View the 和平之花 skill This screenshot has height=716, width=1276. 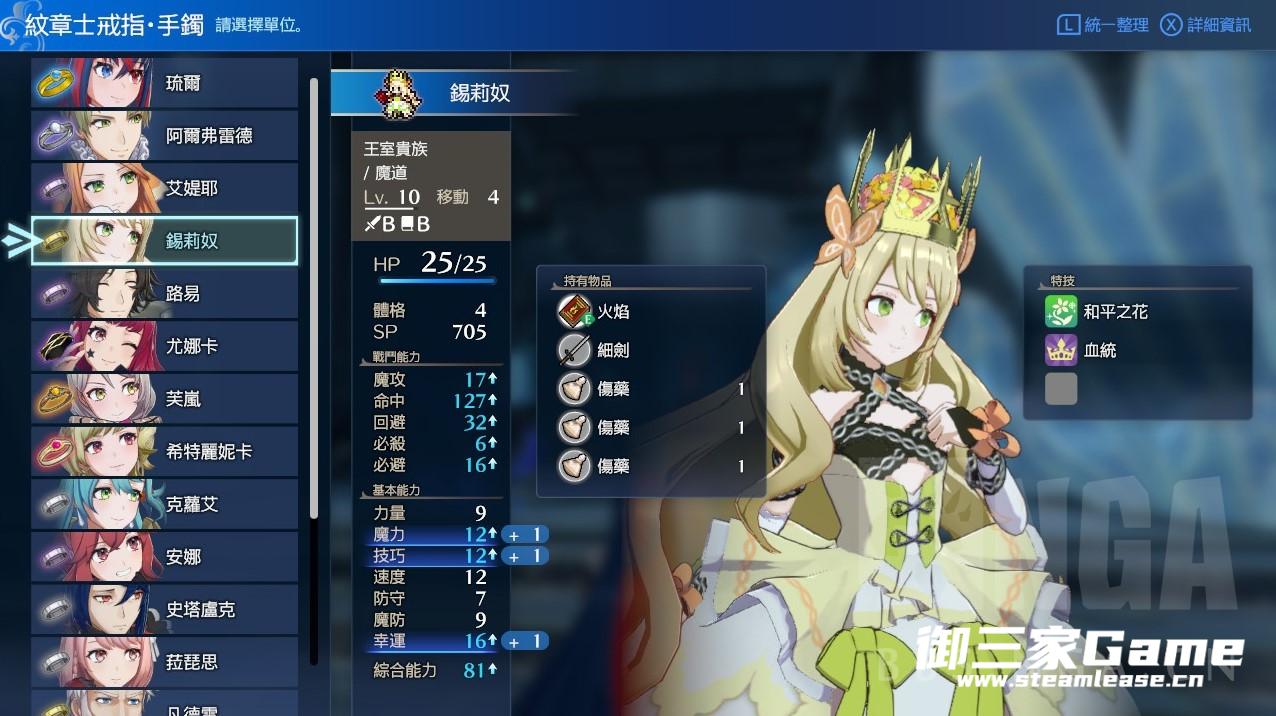coord(1115,312)
